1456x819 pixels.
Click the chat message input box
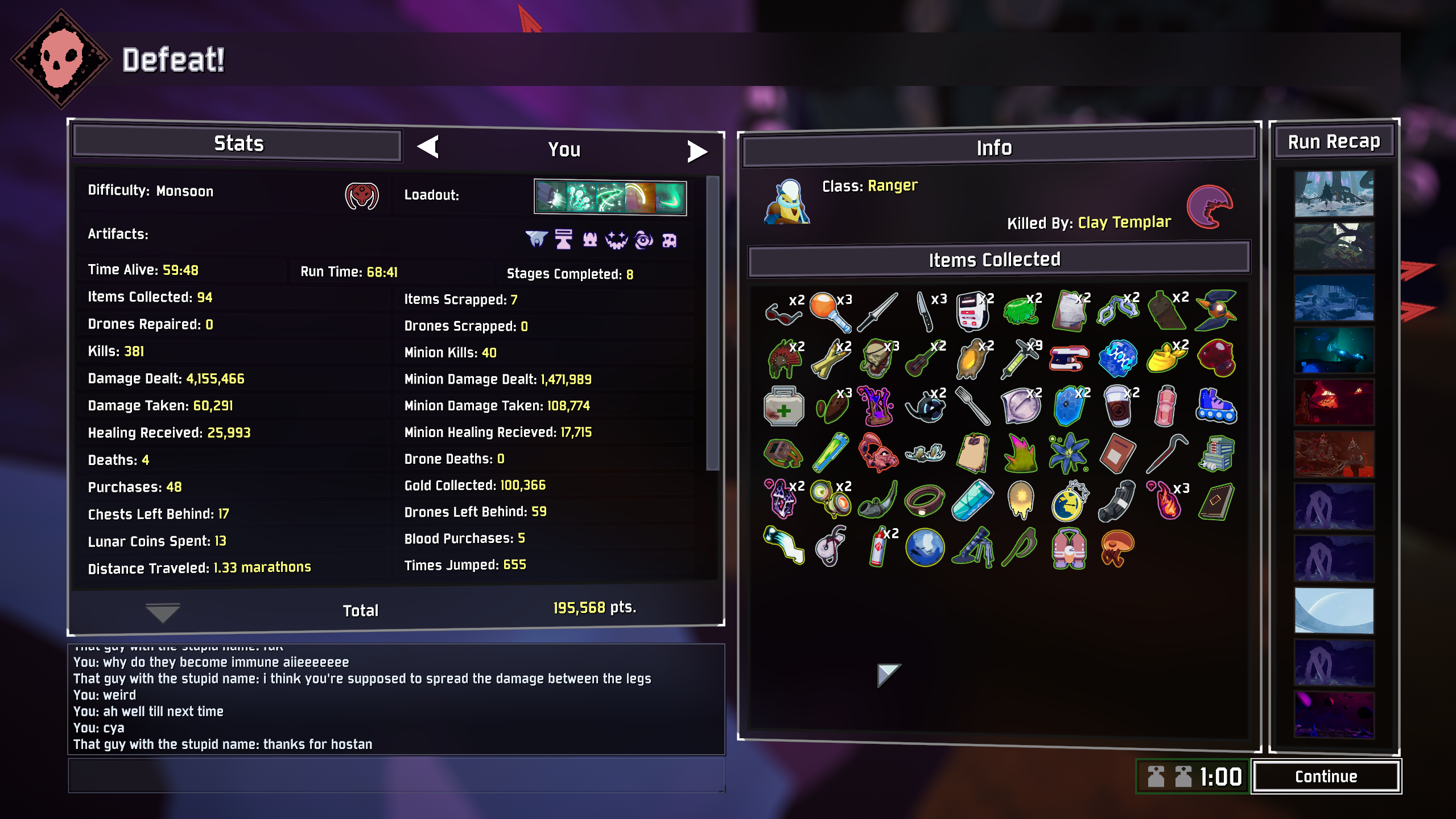coord(396,775)
